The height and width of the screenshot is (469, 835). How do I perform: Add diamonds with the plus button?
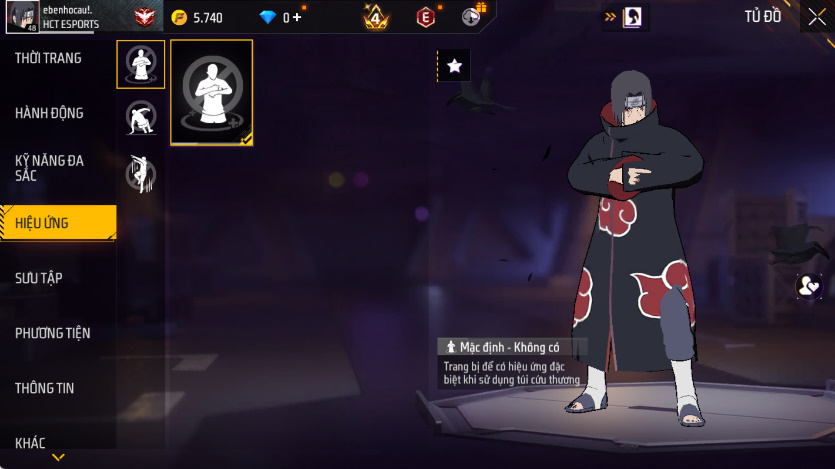point(297,17)
